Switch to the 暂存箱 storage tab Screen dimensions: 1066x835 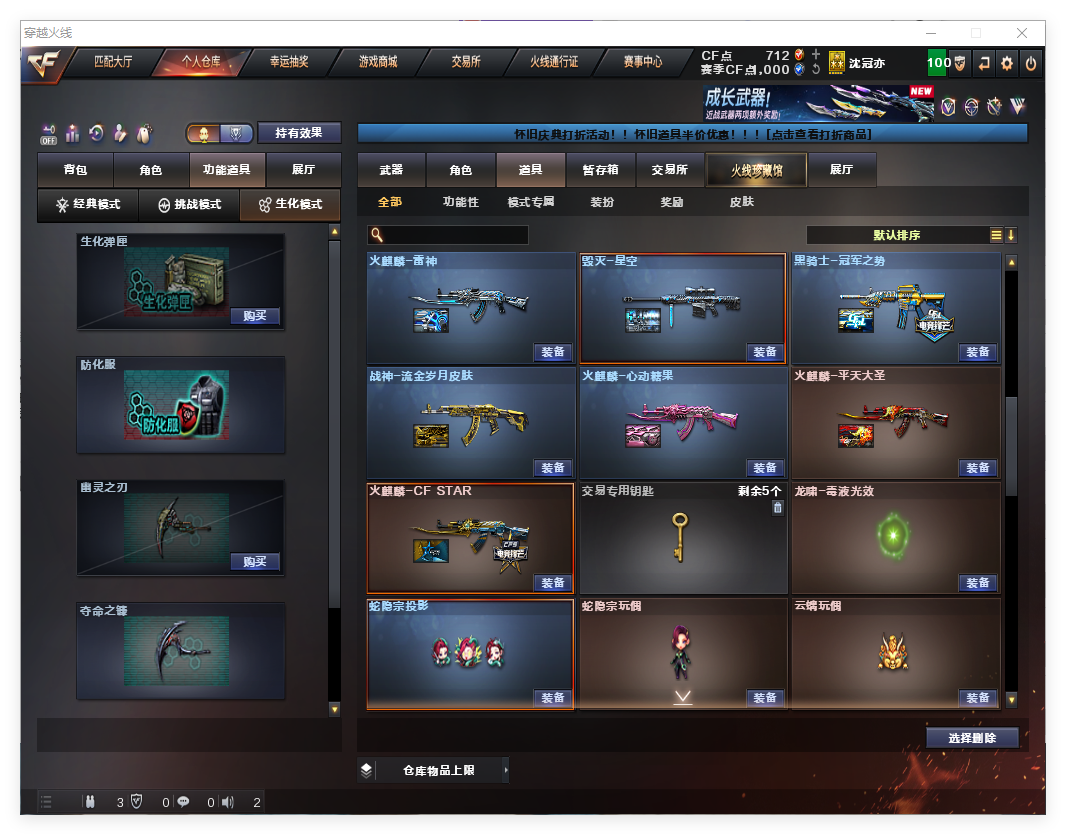[x=600, y=170]
